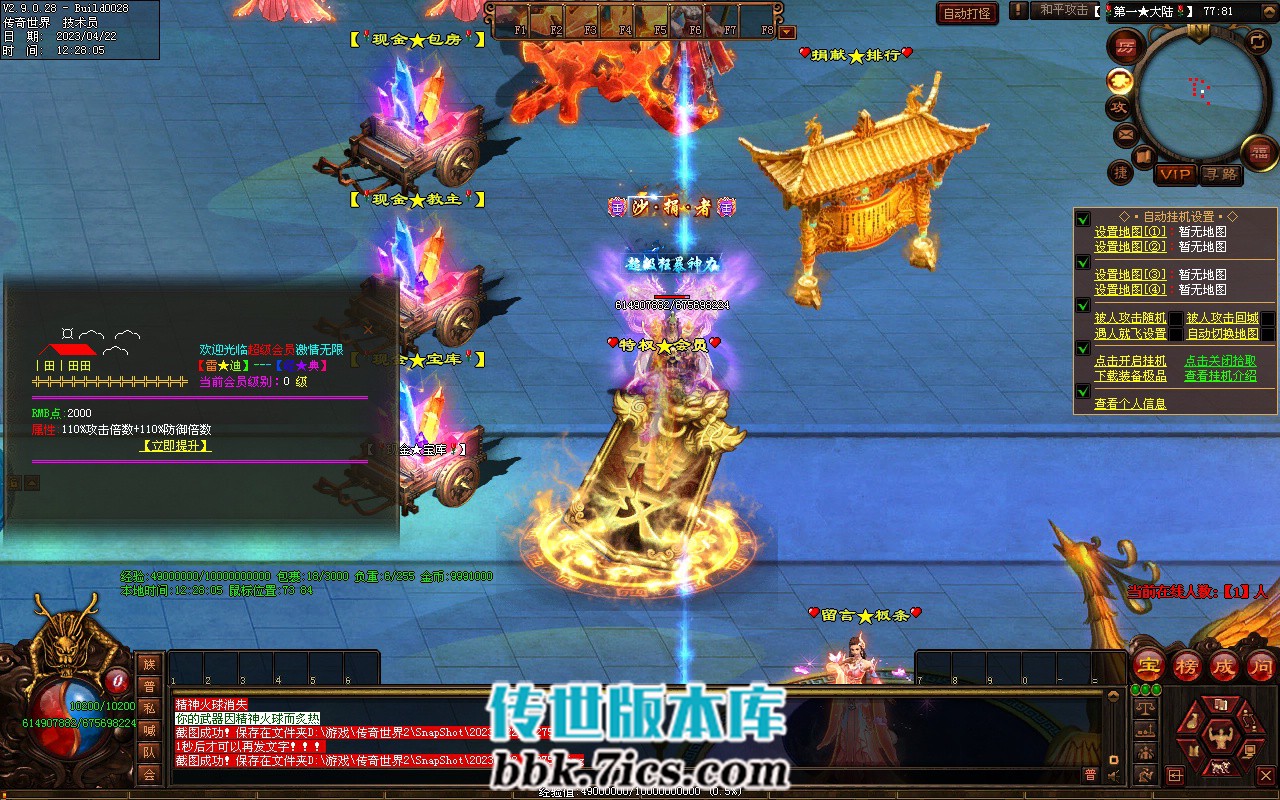Open the mail envelope icon
Viewport: 1280px width, 800px height.
1125,133
